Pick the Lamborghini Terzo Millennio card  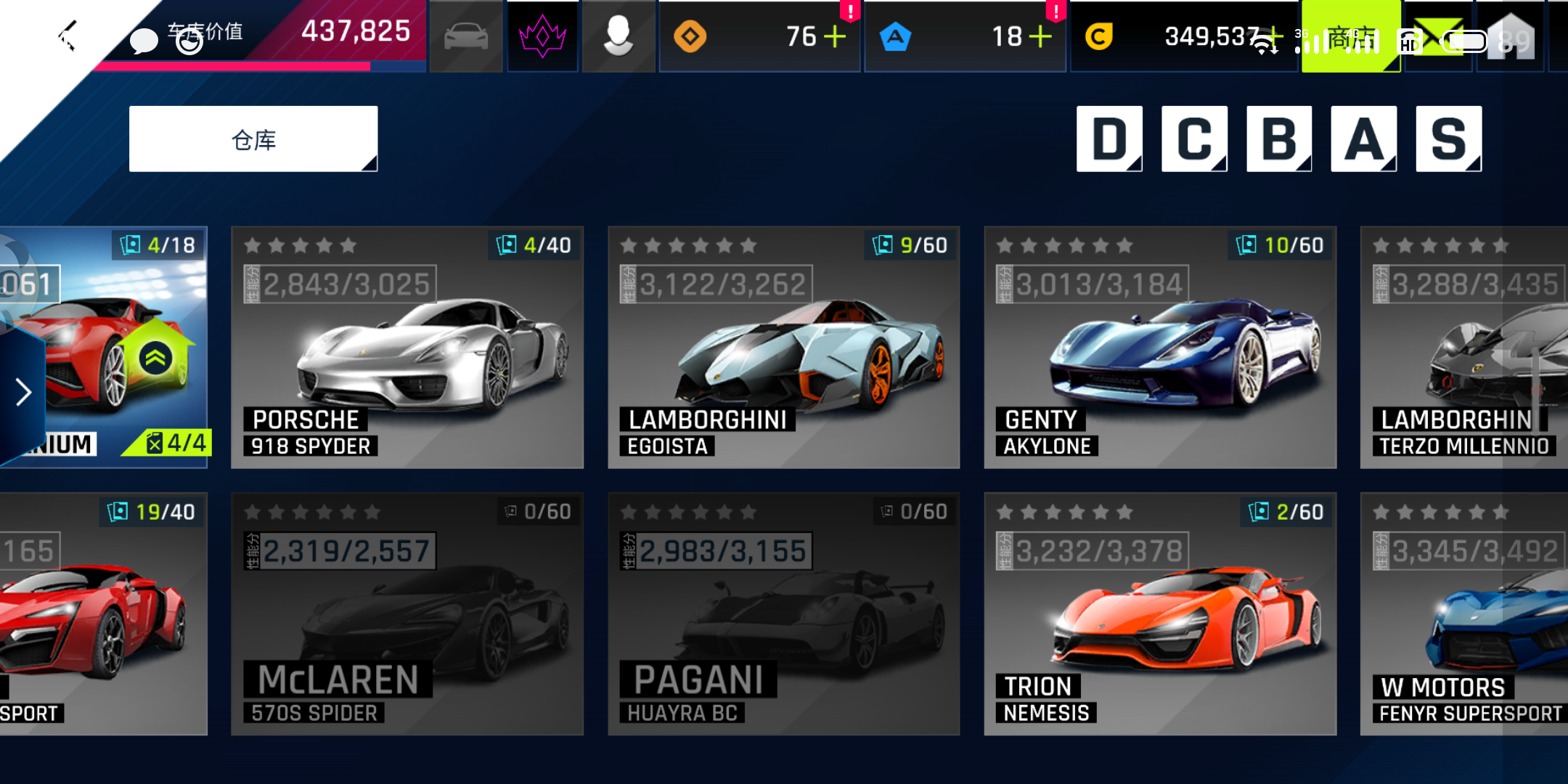(1463, 347)
